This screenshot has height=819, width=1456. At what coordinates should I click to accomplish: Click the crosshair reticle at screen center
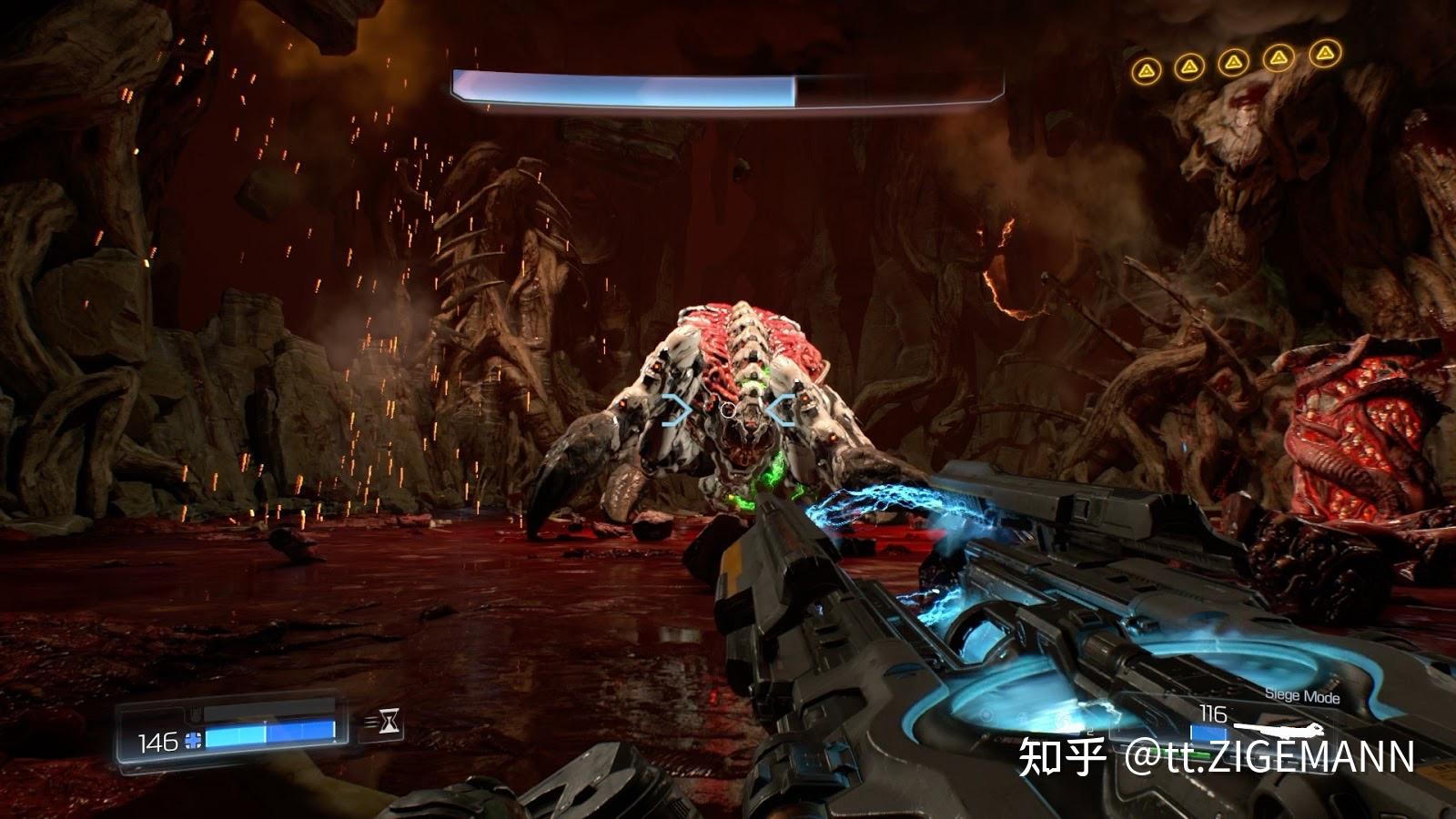[x=728, y=411]
